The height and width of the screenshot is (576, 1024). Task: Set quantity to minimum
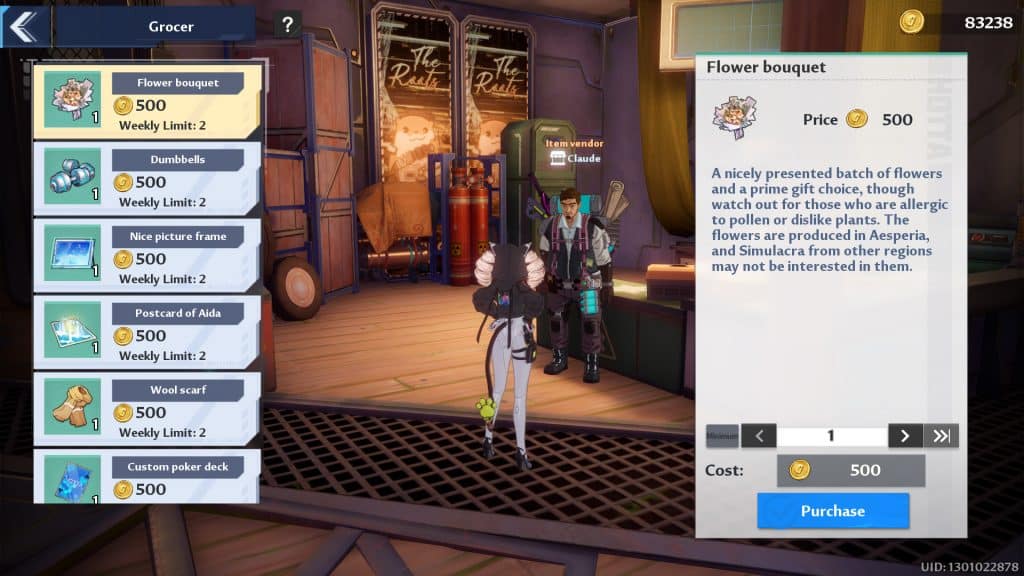coord(722,436)
